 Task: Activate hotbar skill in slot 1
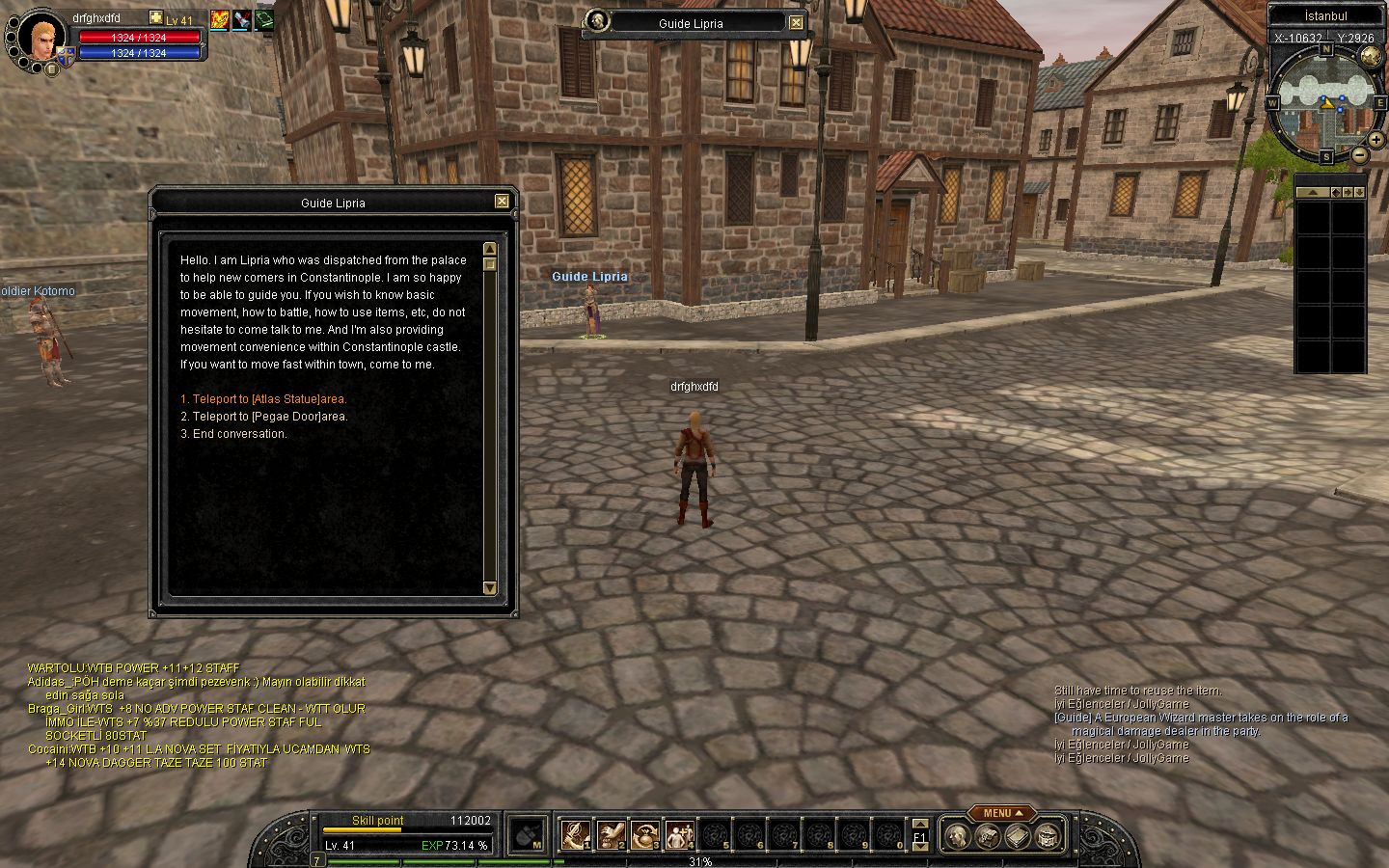tap(576, 834)
